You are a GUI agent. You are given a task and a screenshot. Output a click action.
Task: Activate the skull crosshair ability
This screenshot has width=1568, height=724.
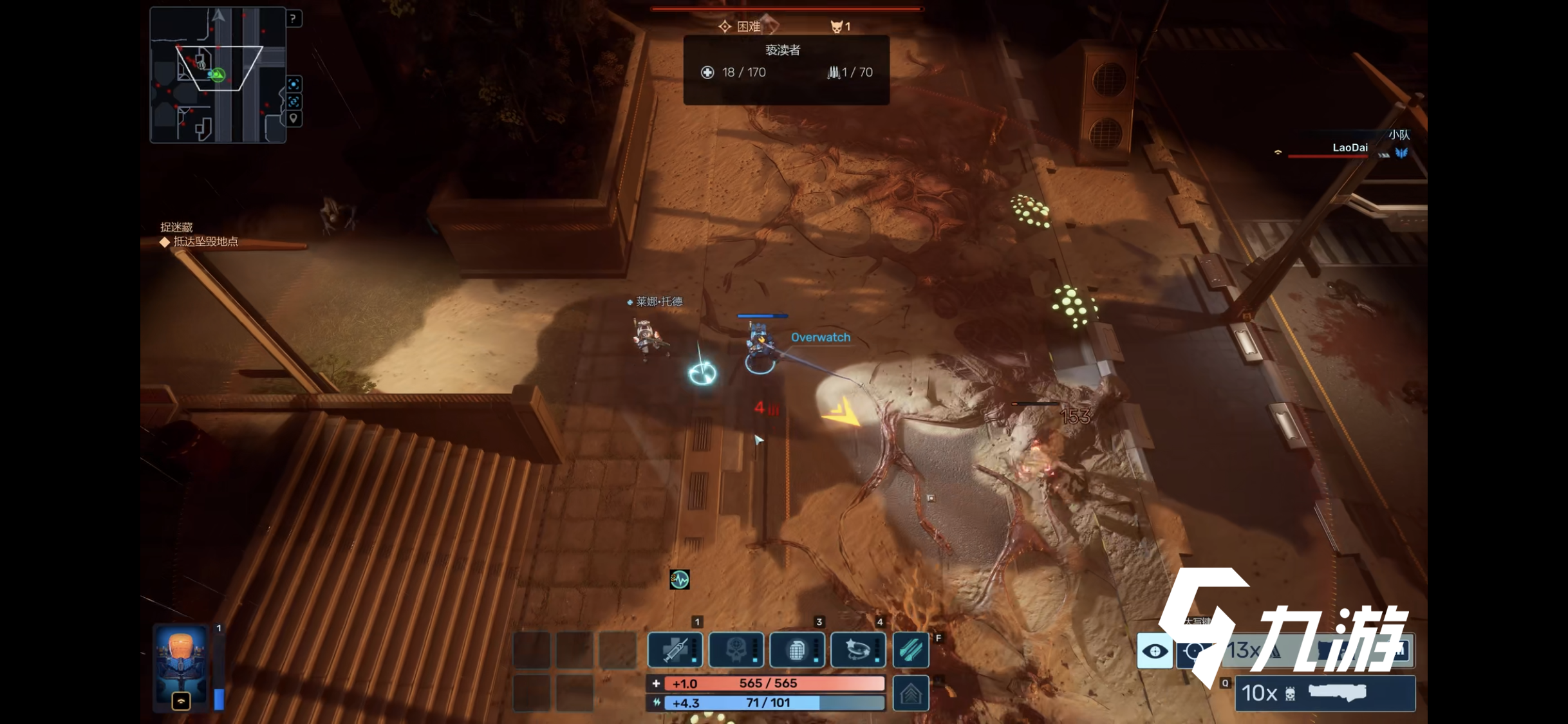(x=736, y=650)
